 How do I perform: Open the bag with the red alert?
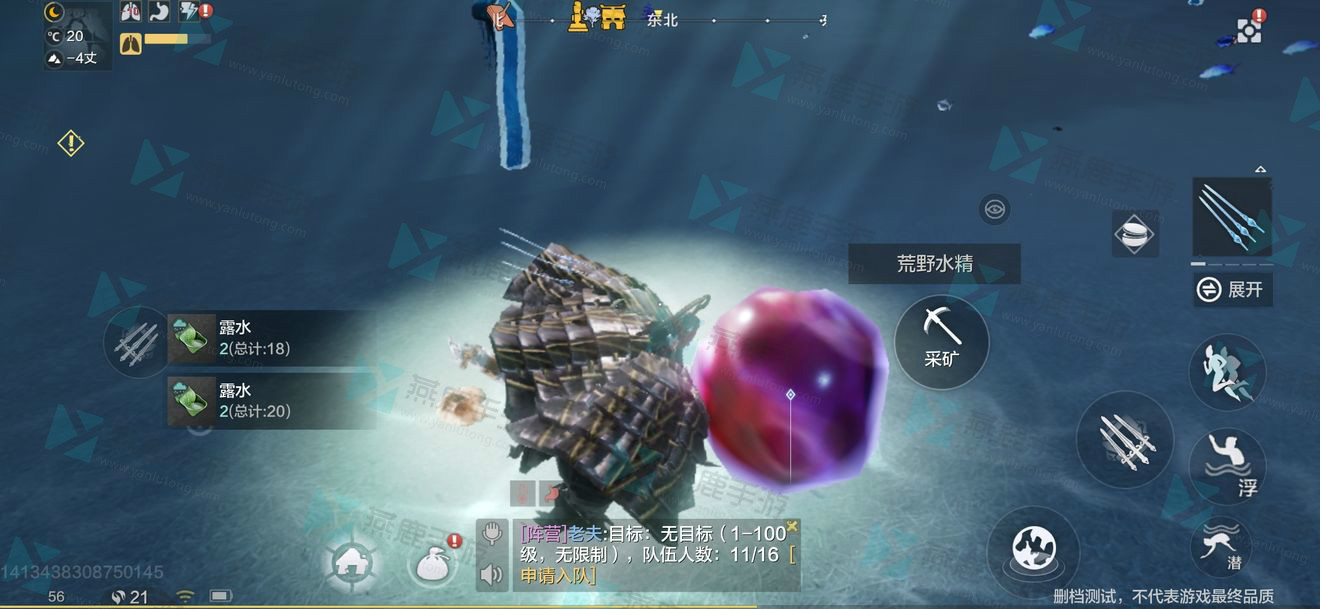pyautogui.click(x=436, y=563)
